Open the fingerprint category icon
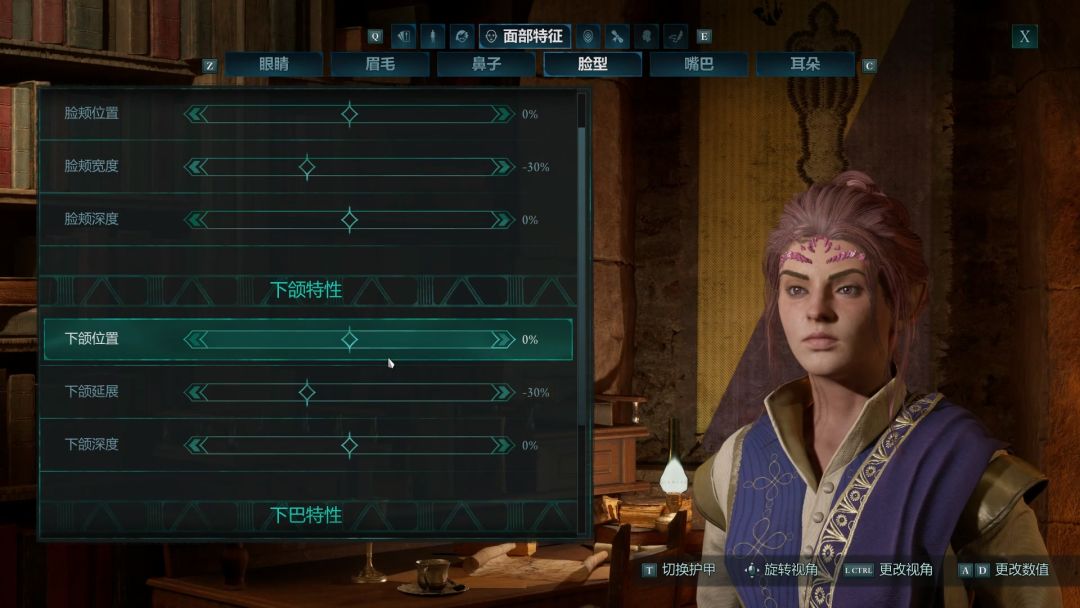This screenshot has height=608, width=1080. pyautogui.click(x=587, y=37)
